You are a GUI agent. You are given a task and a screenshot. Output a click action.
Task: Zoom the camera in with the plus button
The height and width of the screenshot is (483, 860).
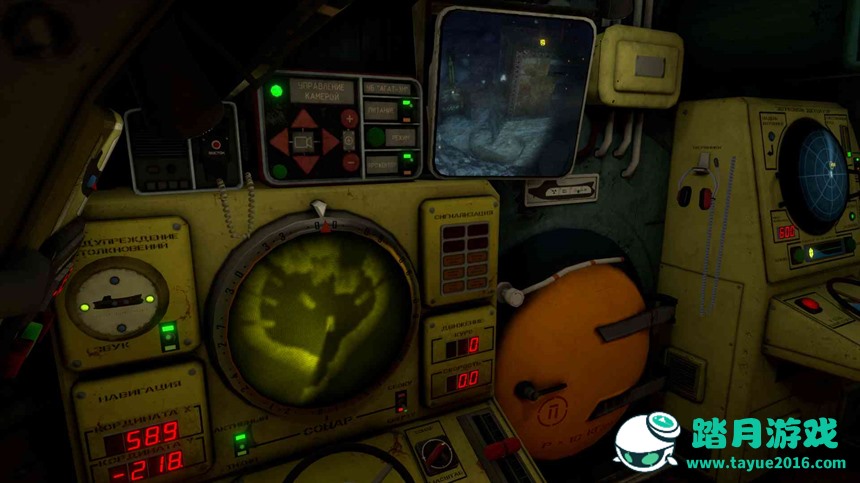[x=350, y=118]
